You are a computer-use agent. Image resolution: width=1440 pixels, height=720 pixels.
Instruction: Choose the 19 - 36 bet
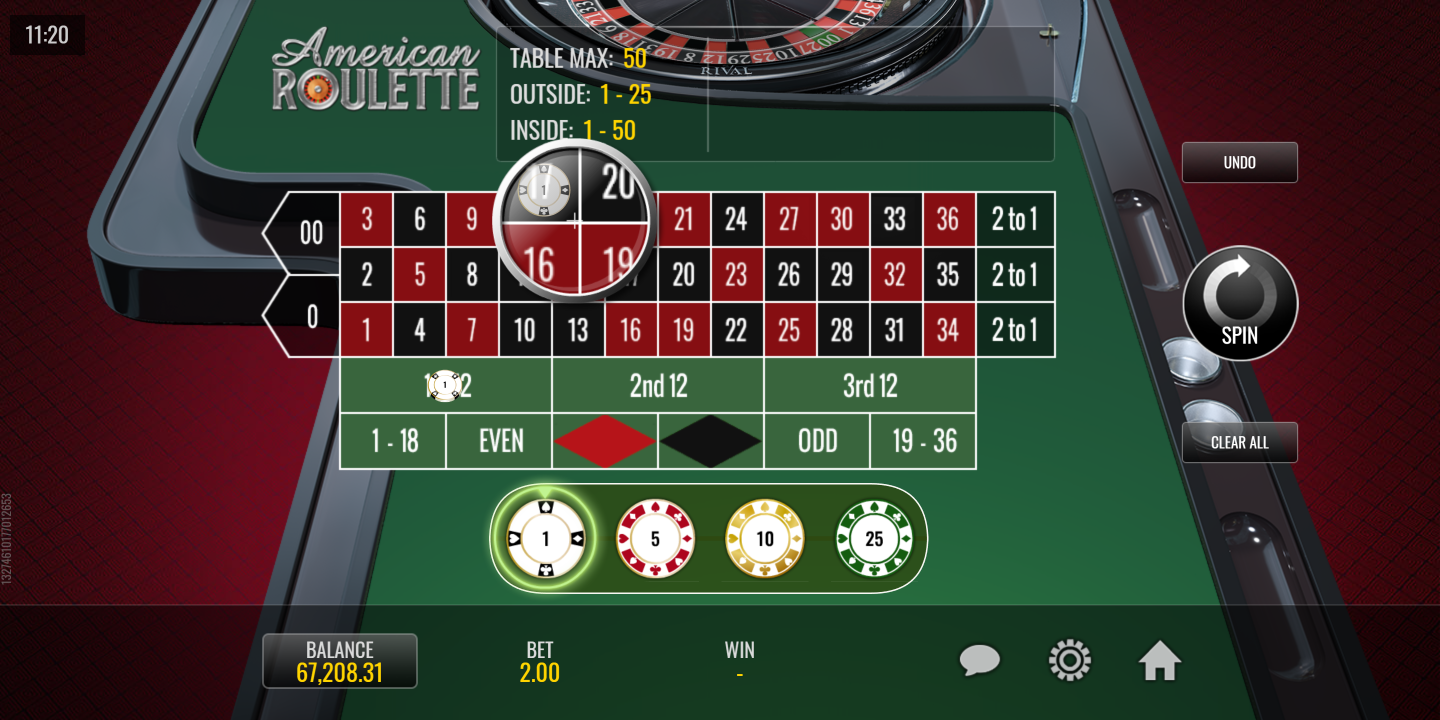point(923,441)
